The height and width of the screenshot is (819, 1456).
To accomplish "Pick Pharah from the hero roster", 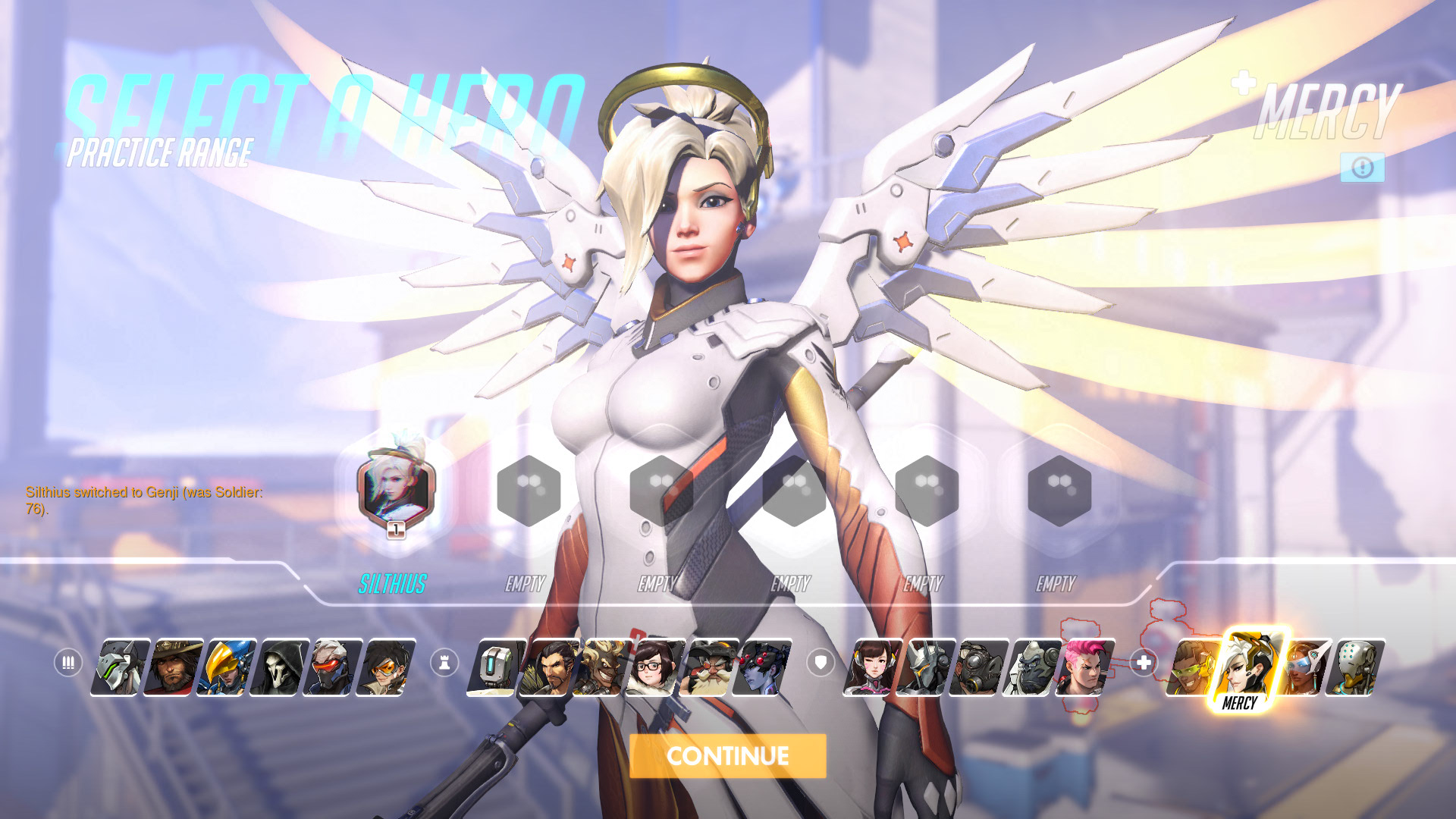I will [226, 667].
